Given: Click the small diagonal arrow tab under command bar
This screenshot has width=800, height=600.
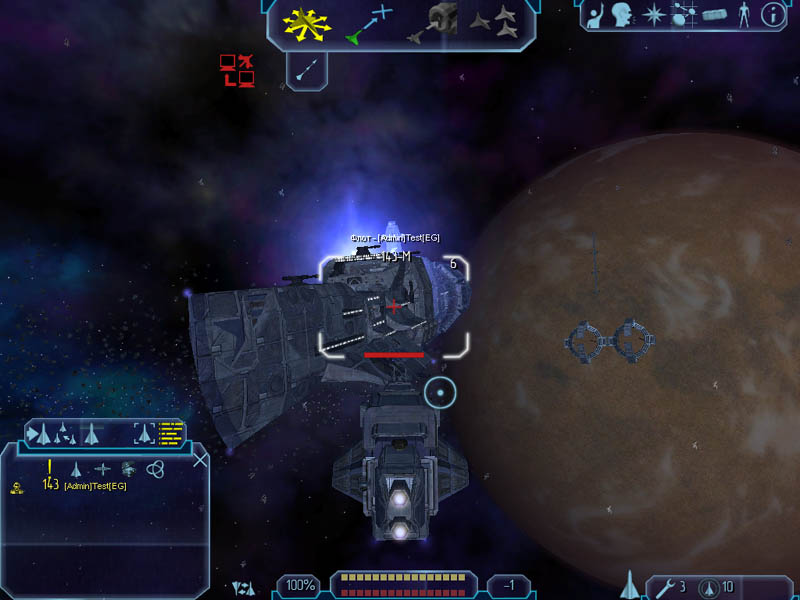Looking at the screenshot, I should (x=307, y=69).
